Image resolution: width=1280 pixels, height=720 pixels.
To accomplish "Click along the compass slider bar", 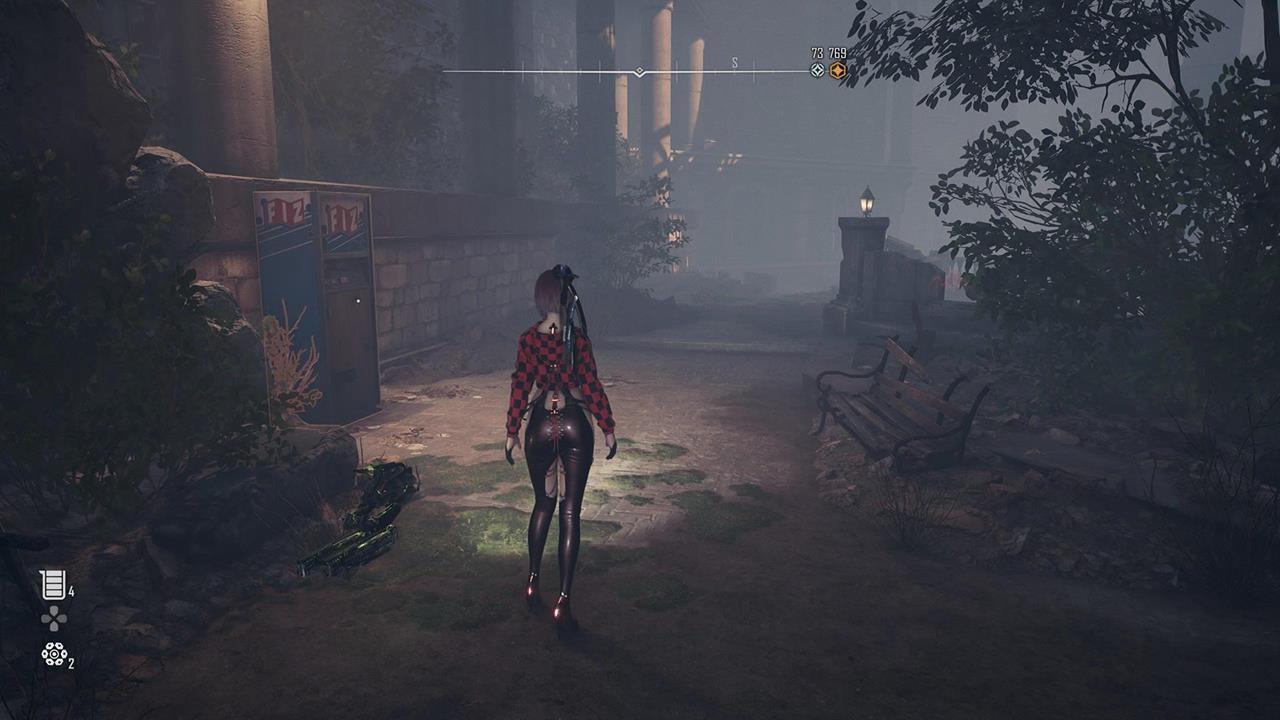I will pyautogui.click(x=560, y=68).
